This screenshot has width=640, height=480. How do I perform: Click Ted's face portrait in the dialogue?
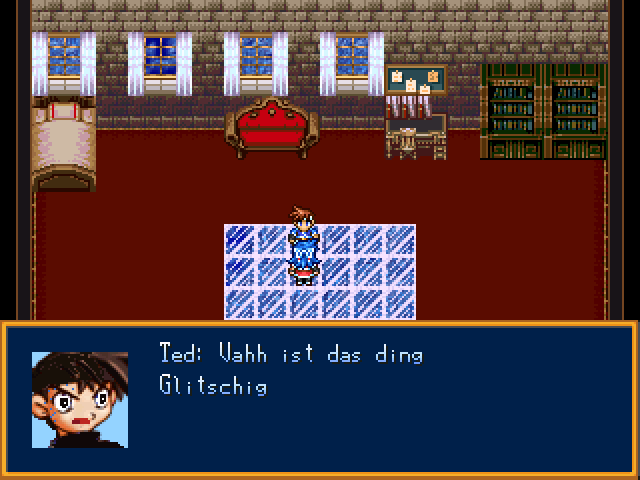(80, 399)
